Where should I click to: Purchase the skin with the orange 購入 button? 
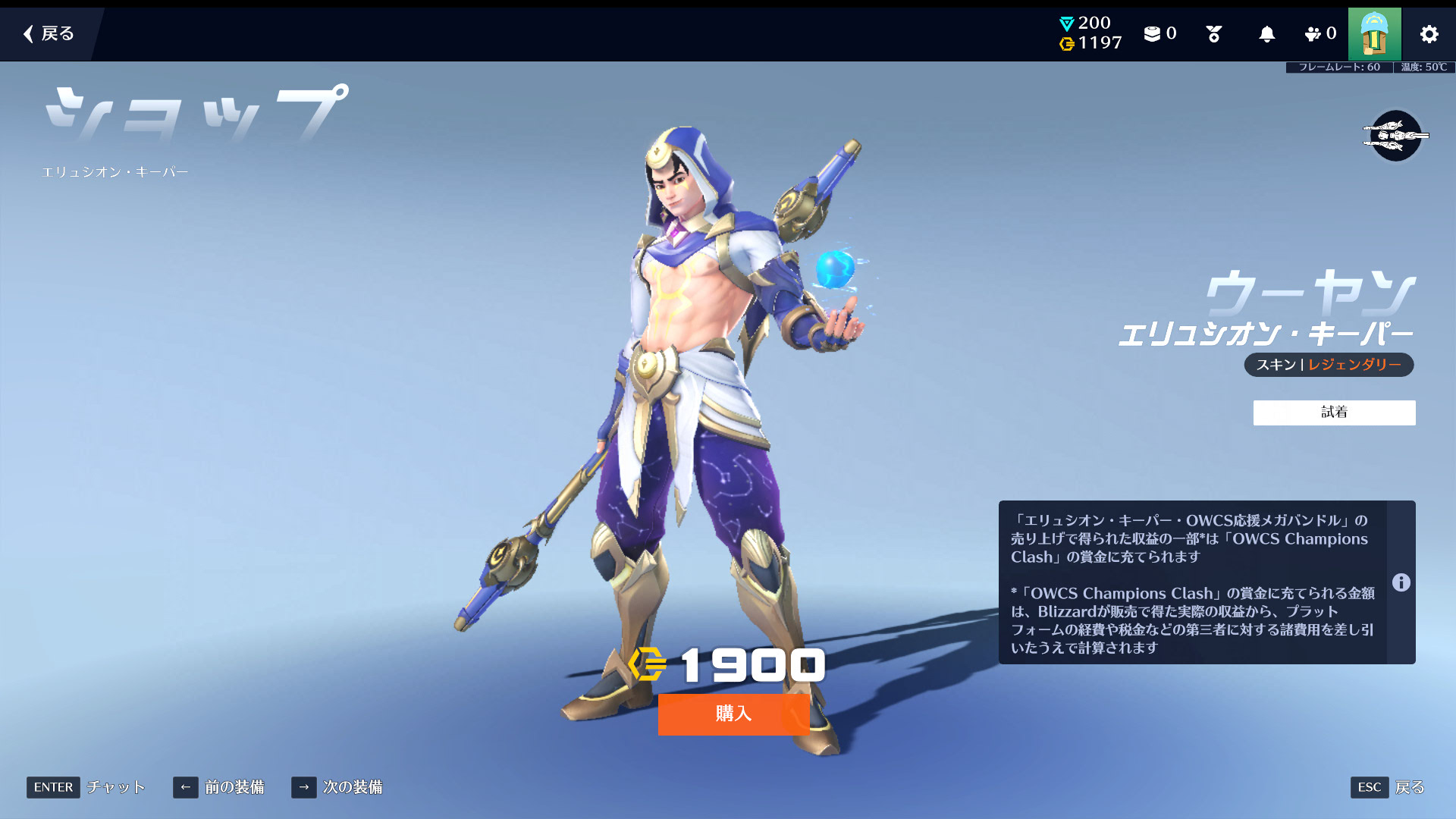click(x=733, y=714)
